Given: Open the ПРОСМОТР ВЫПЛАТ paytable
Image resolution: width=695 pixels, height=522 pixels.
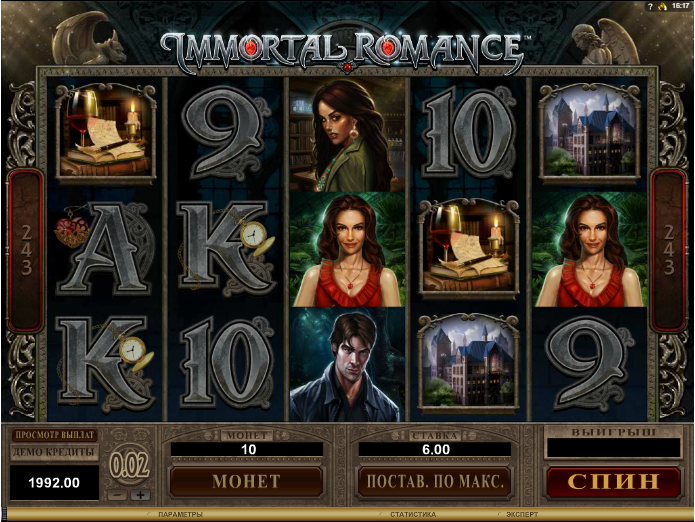Looking at the screenshot, I should (54, 435).
